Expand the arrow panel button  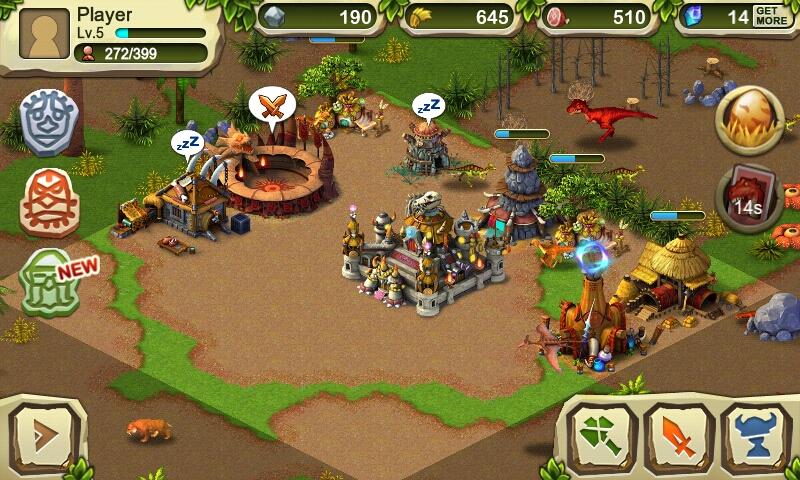[43, 437]
